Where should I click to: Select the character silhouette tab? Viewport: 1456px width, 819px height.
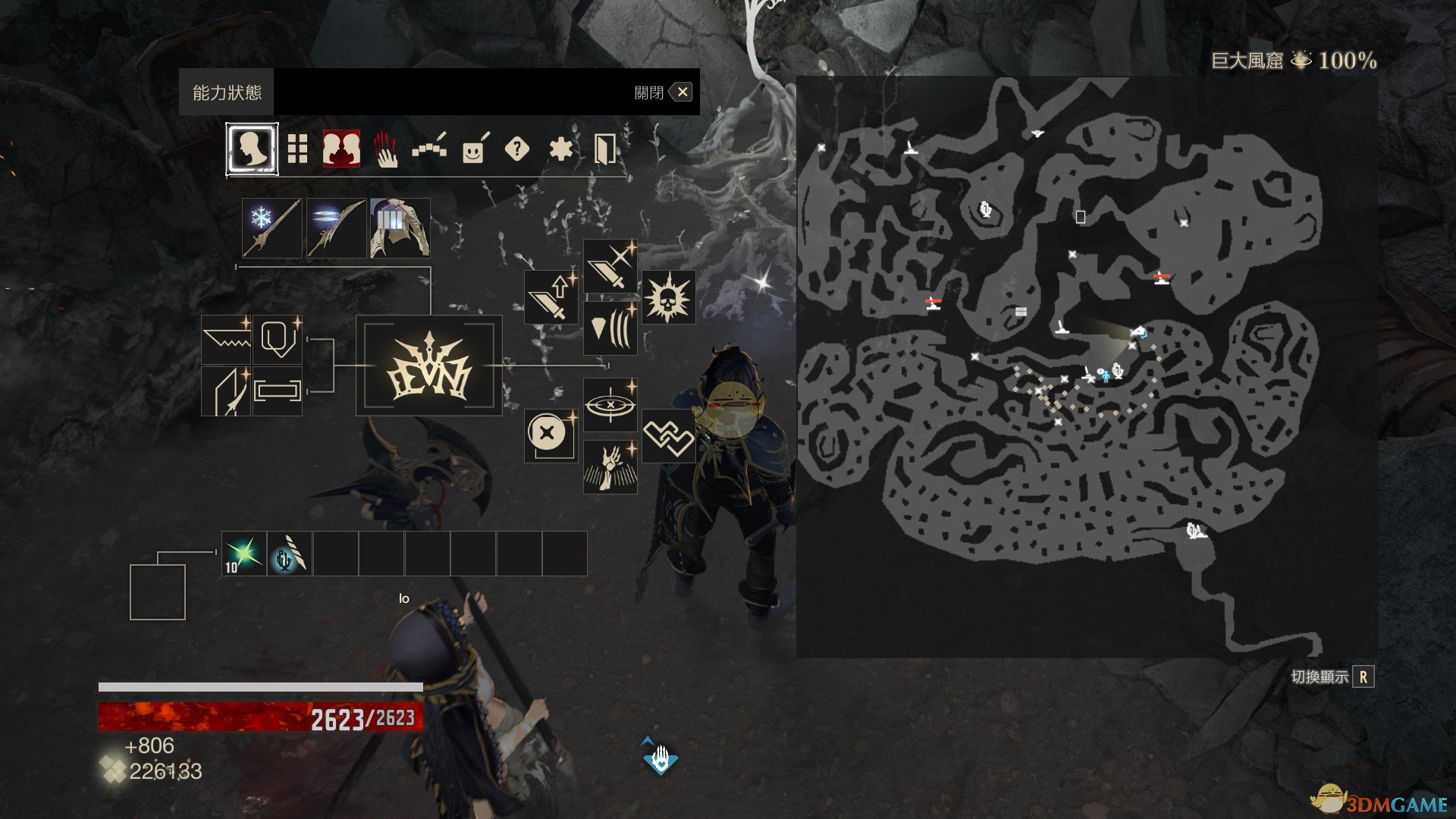click(x=252, y=149)
